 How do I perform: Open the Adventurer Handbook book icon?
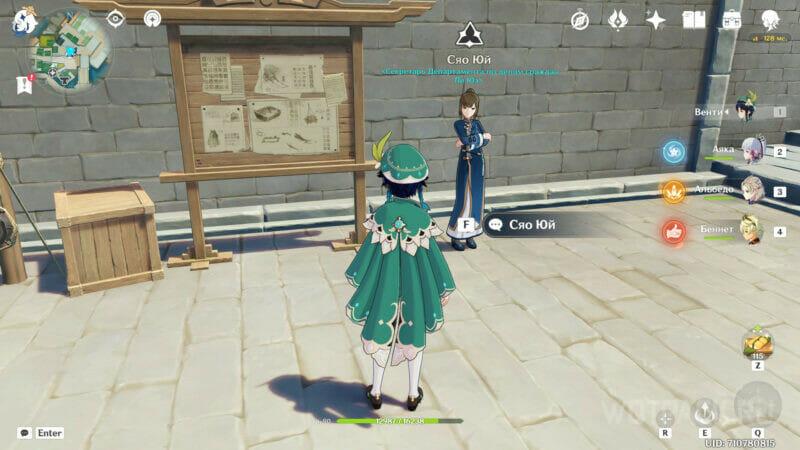tap(694, 20)
